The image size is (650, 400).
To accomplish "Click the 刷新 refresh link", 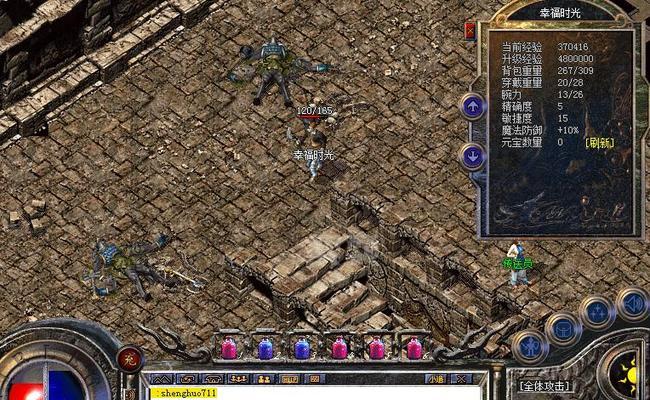I will point(600,142).
